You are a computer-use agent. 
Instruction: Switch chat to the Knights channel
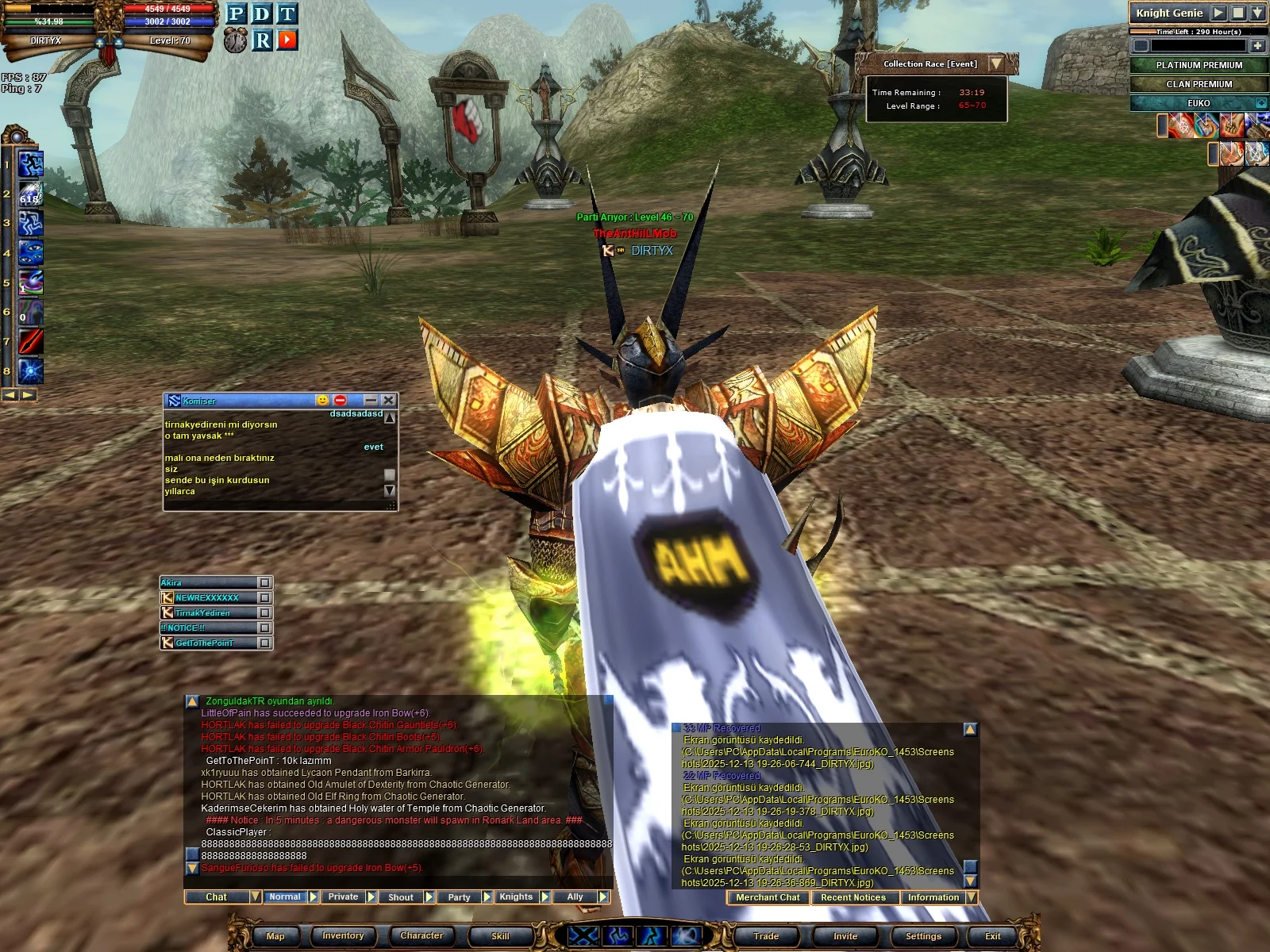click(516, 897)
